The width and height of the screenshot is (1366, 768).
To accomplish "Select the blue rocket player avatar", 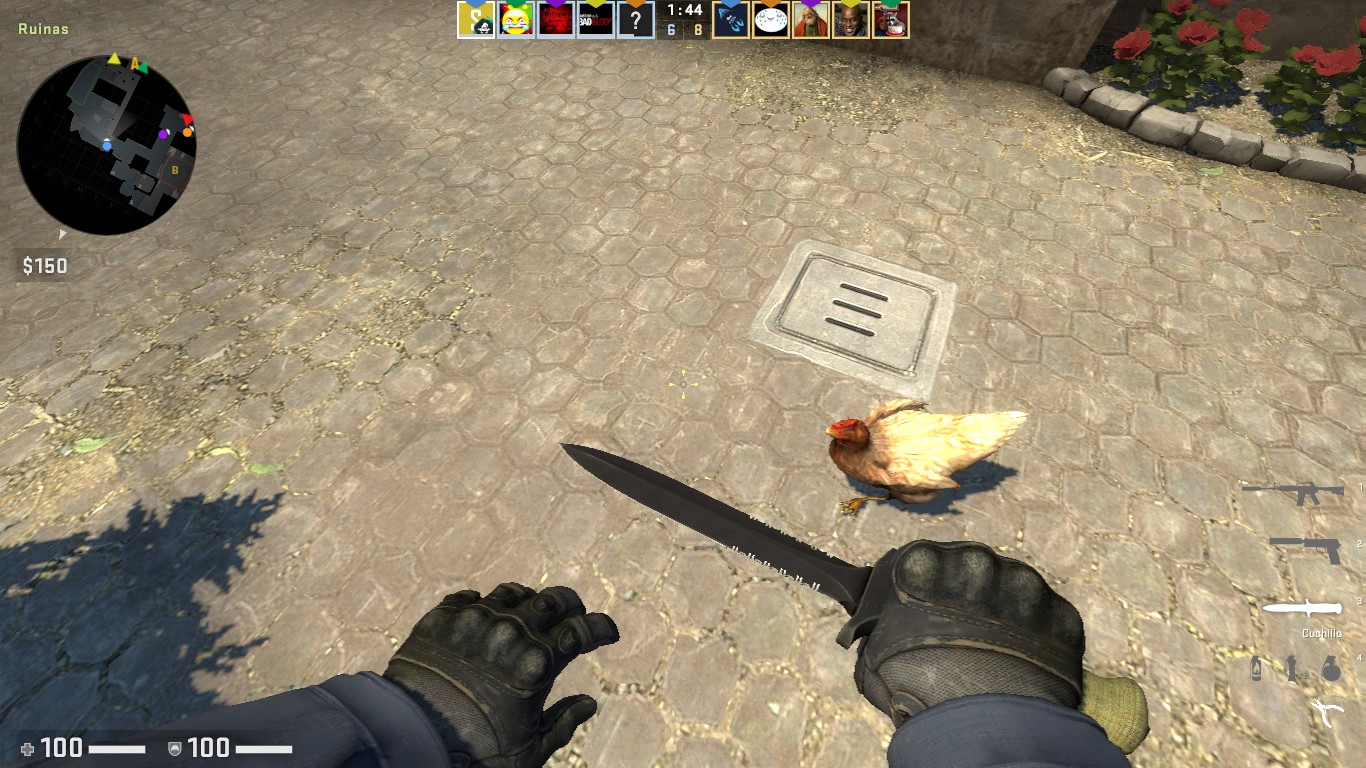I will [731, 19].
